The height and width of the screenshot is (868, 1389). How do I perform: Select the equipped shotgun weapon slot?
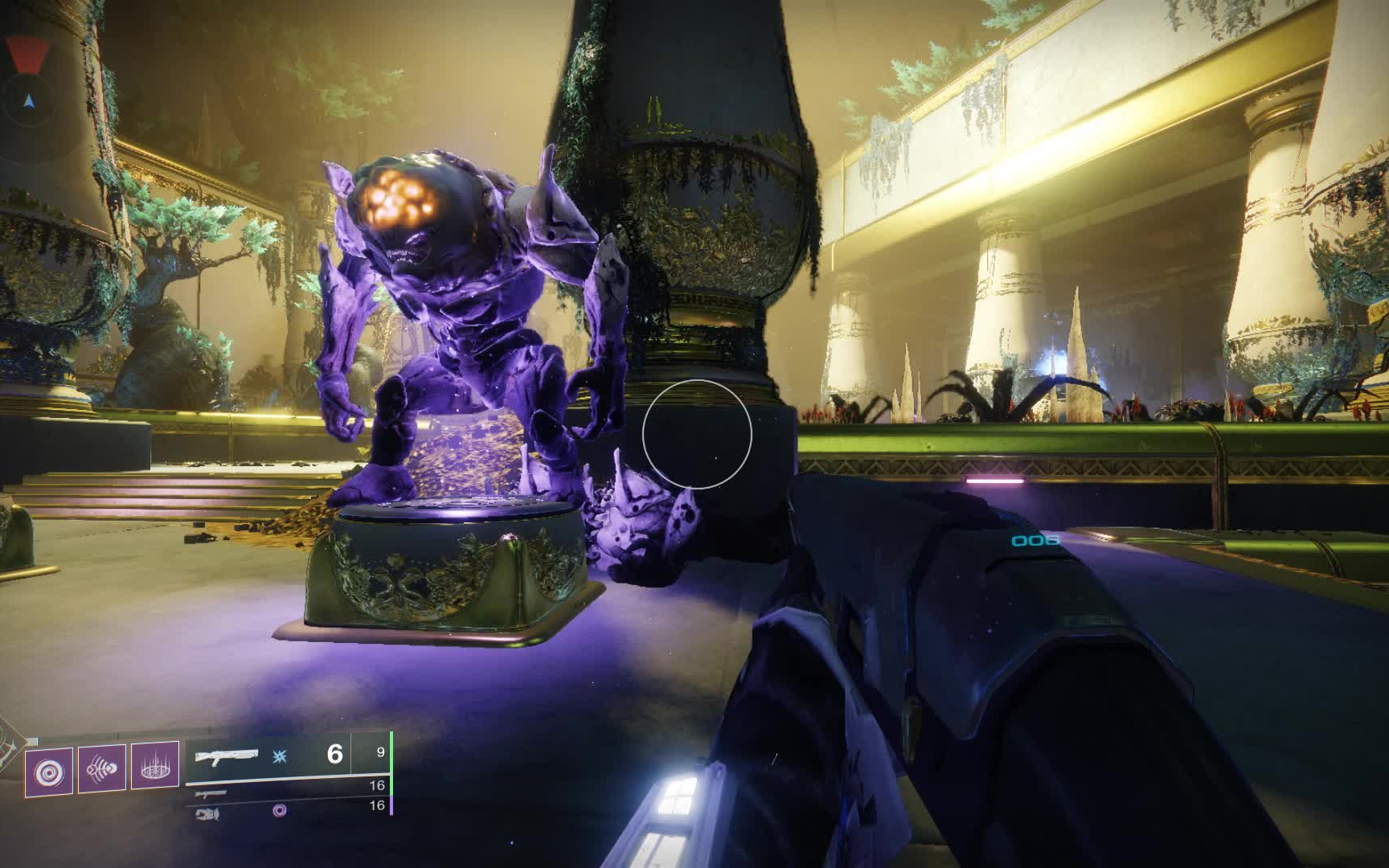pos(227,756)
